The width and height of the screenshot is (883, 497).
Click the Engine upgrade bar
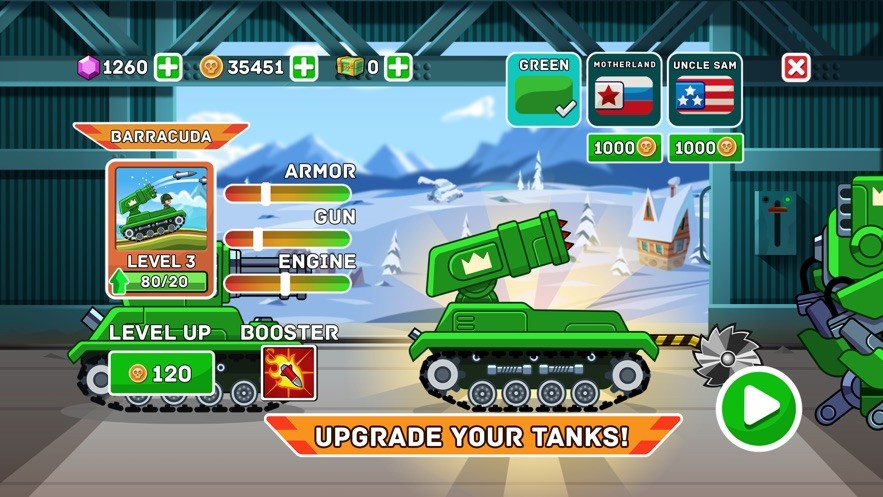pyautogui.click(x=287, y=284)
